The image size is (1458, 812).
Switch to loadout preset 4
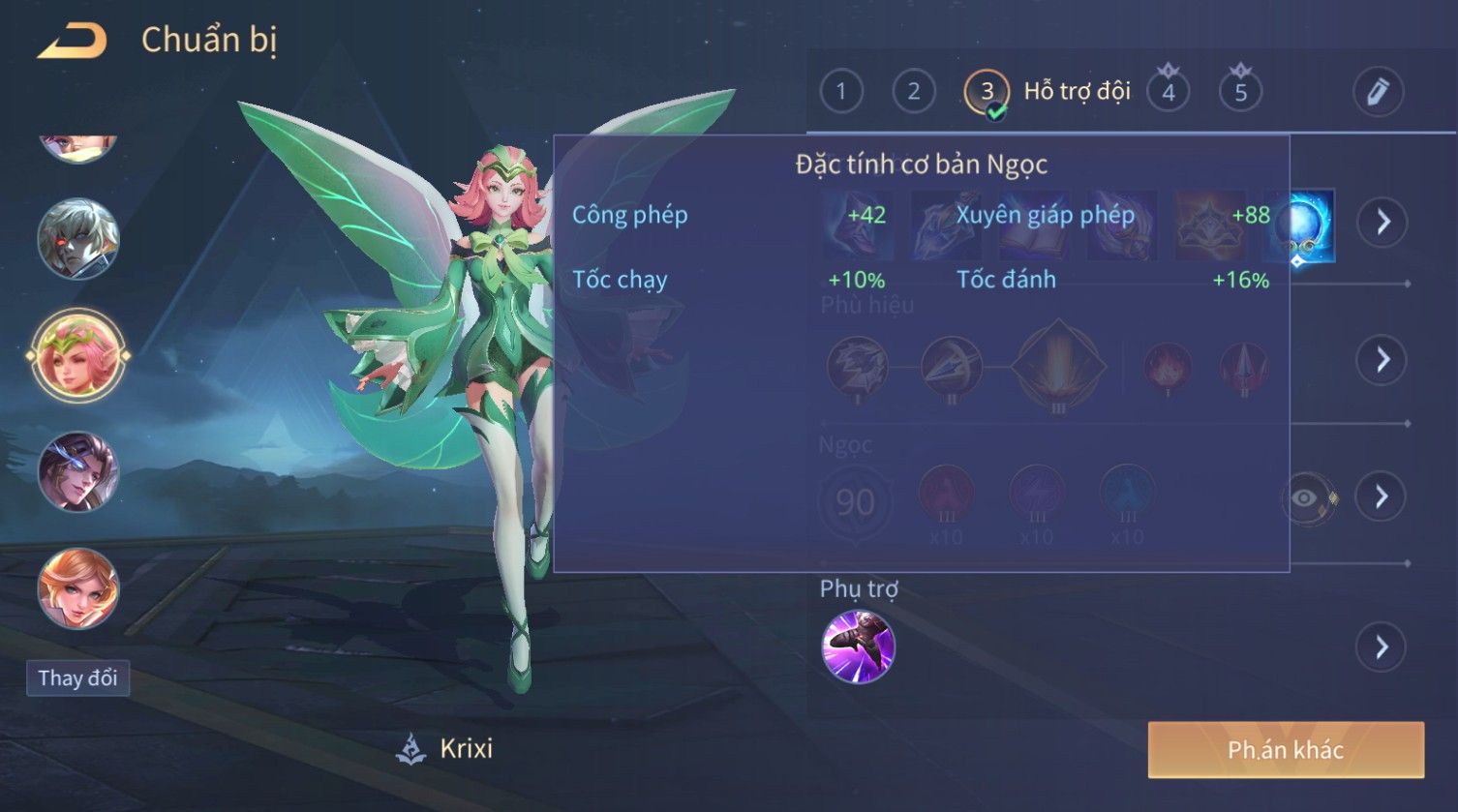click(x=1169, y=92)
